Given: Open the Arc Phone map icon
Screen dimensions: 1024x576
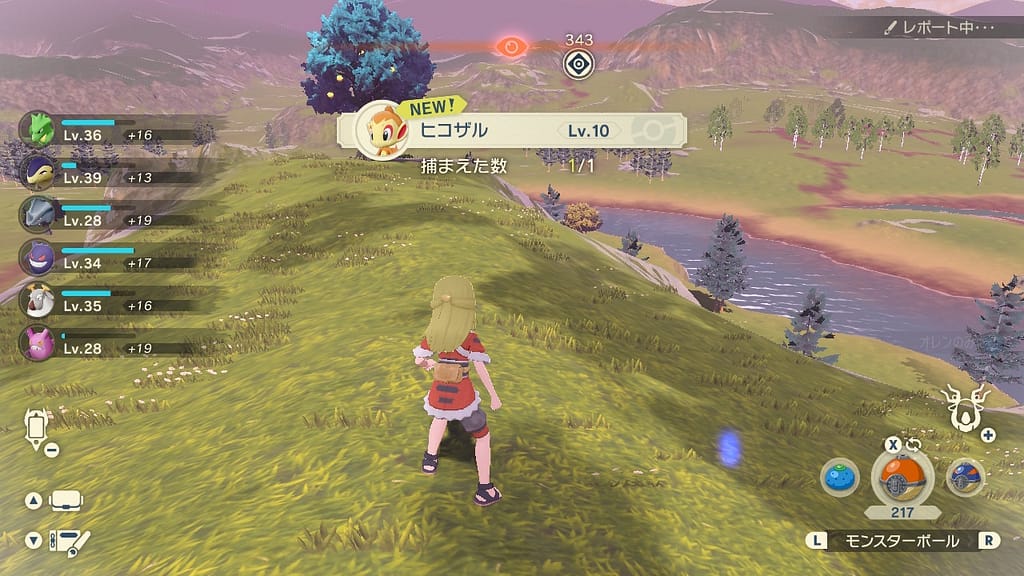Looking at the screenshot, I should pyautogui.click(x=37, y=428).
